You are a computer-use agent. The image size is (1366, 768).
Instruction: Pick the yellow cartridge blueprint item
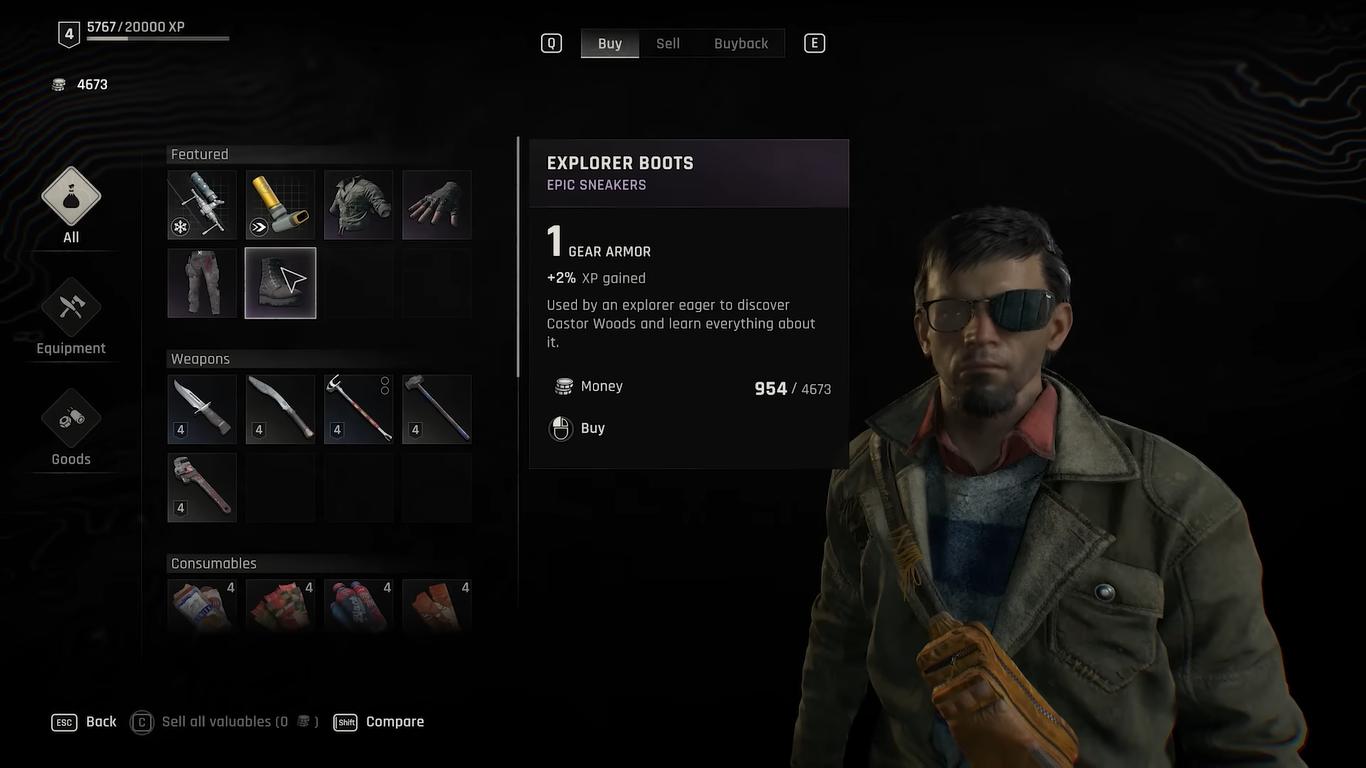tap(280, 205)
